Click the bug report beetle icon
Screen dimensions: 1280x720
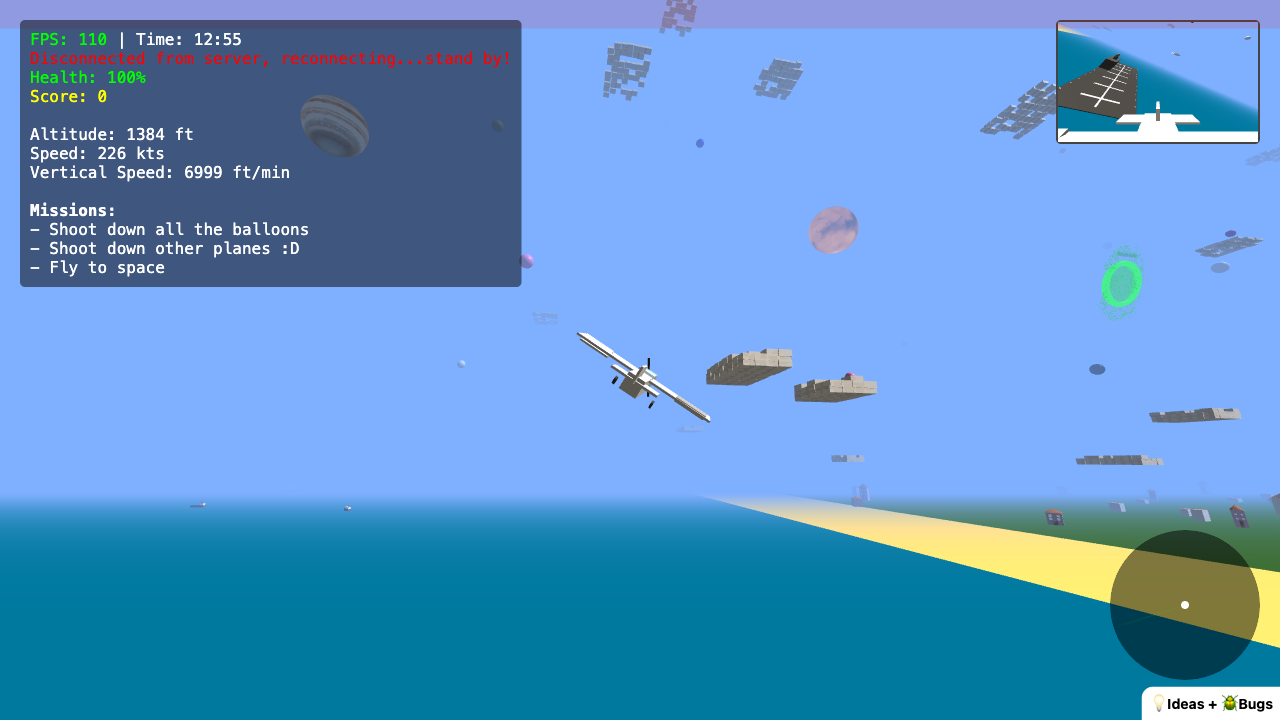pyautogui.click(x=1228, y=703)
